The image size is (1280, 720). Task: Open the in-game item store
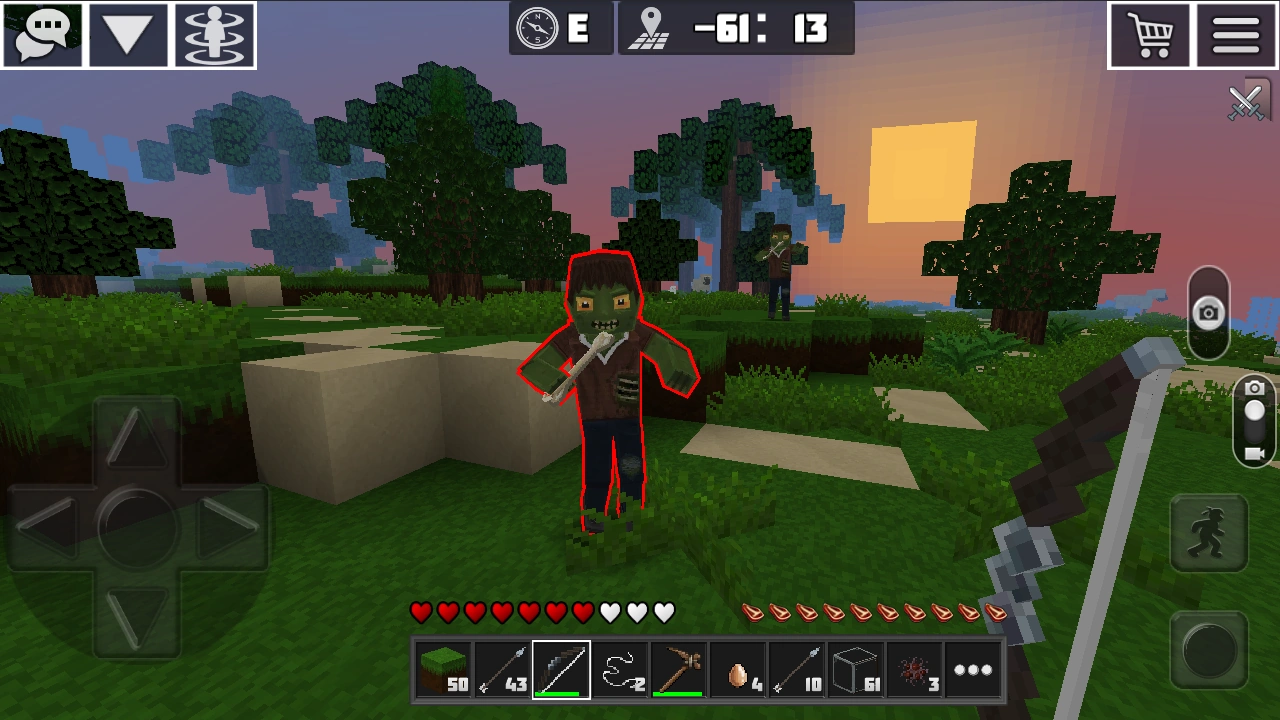(1150, 33)
